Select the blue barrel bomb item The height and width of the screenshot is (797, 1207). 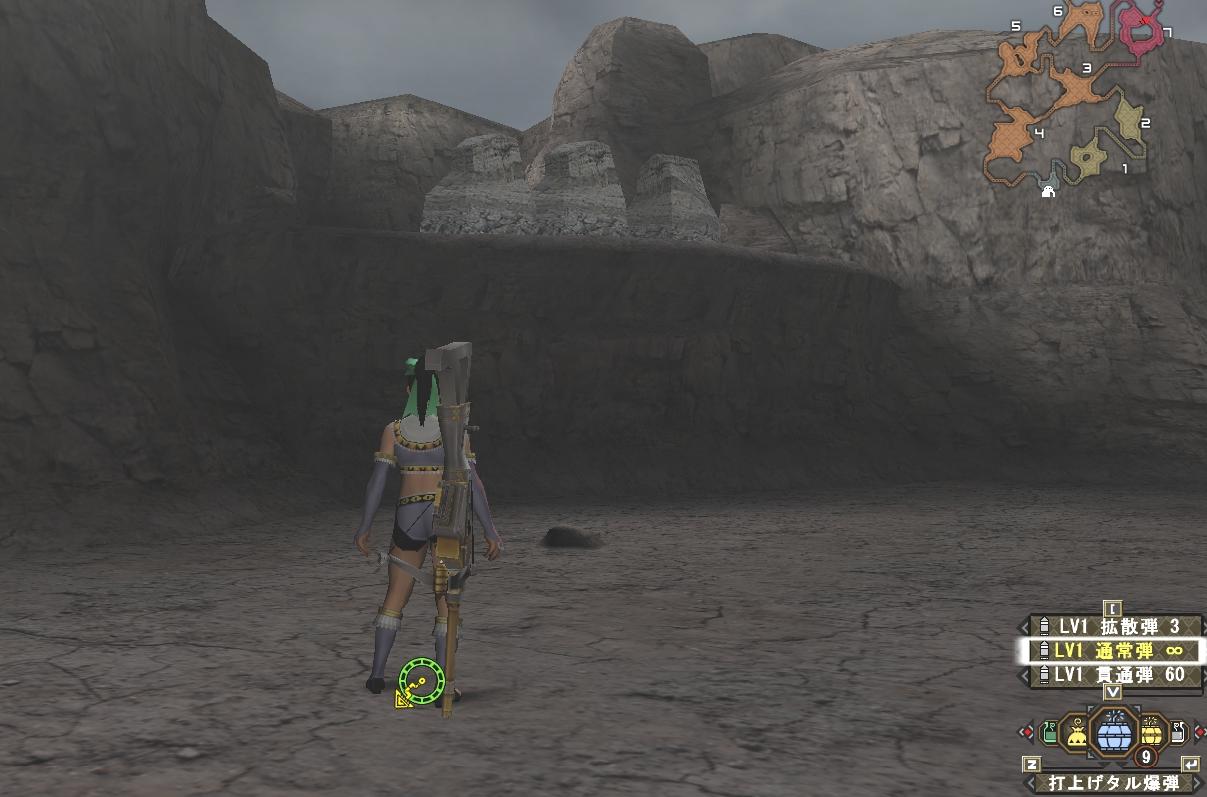pos(1113,736)
